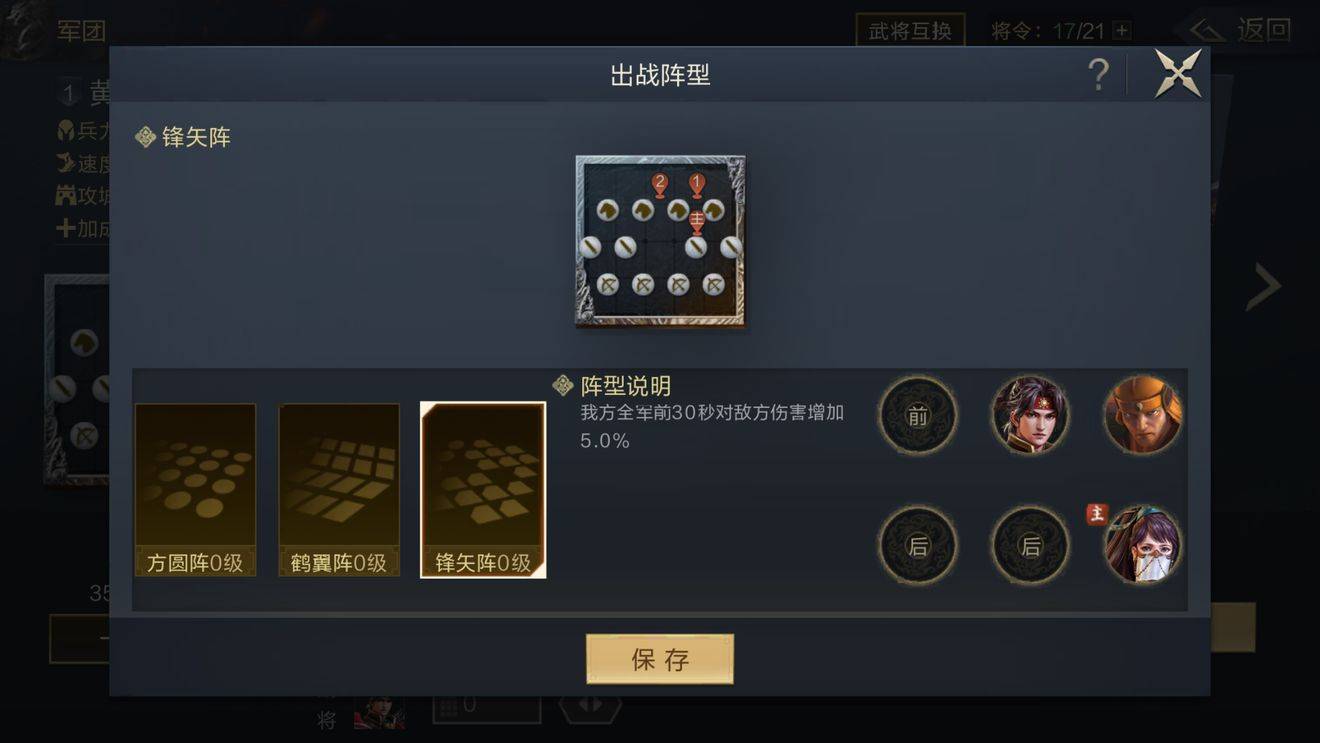The image size is (1320, 743).
Task: Click the 锋矢阵 formation preview board
Action: click(x=660, y=241)
